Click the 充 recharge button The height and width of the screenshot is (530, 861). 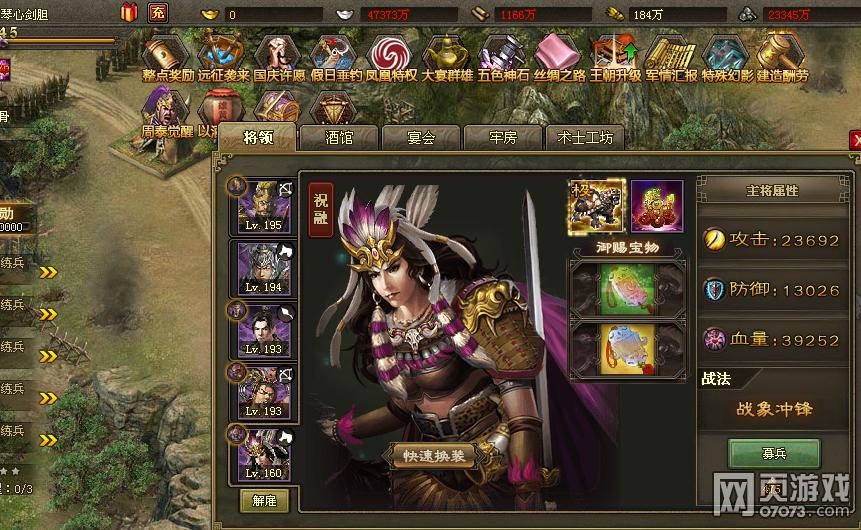pos(158,13)
